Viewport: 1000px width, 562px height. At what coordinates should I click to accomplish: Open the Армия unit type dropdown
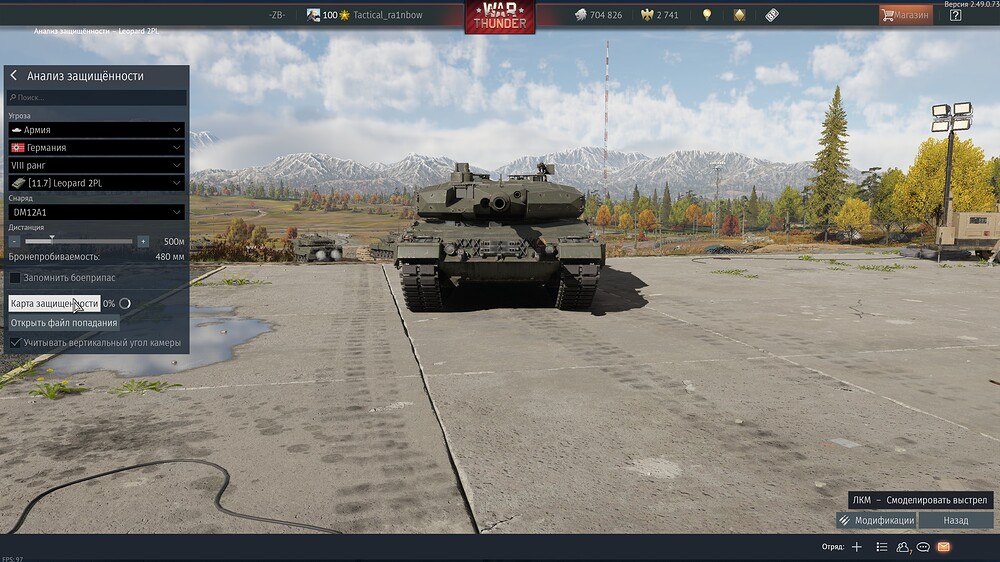pos(96,130)
